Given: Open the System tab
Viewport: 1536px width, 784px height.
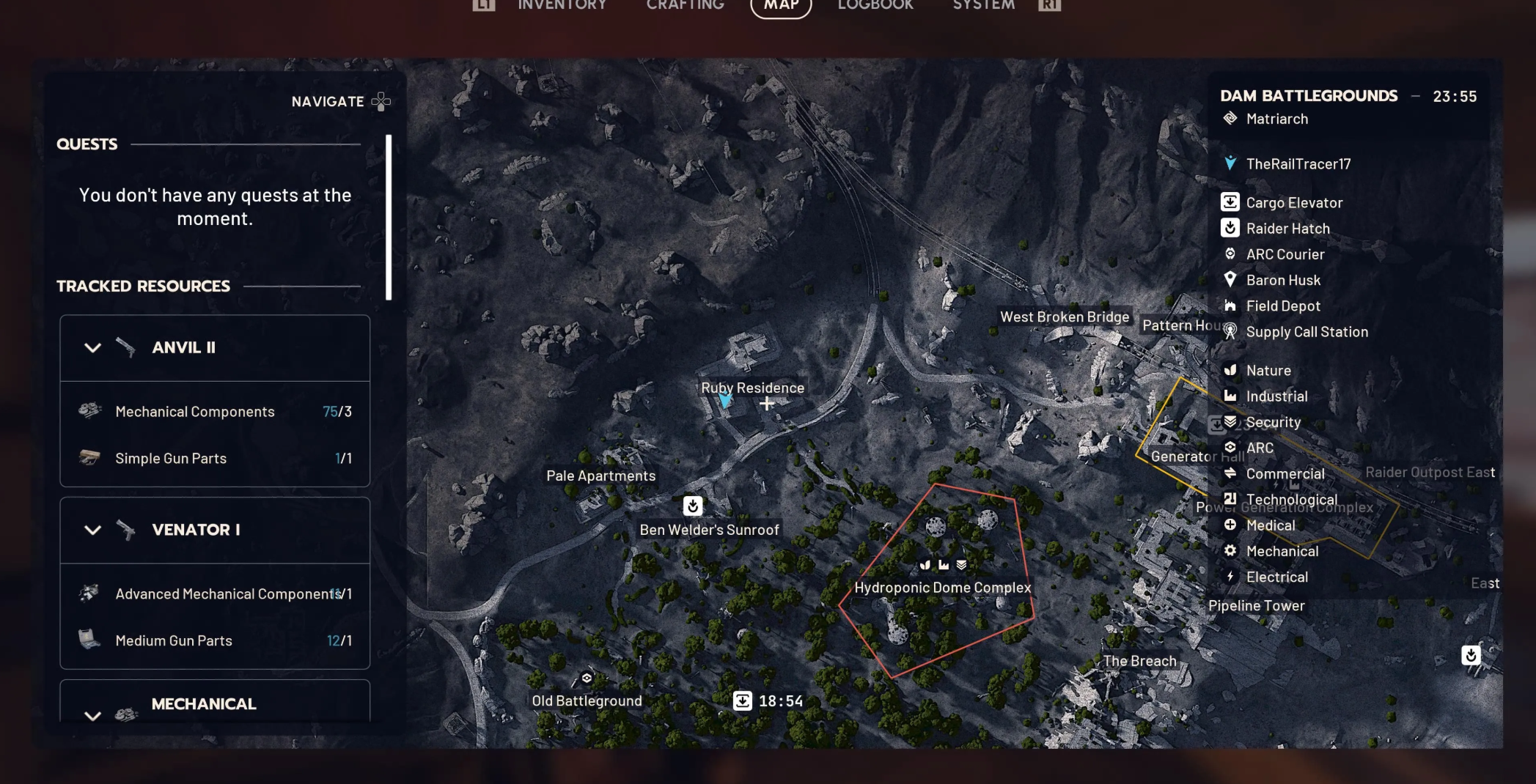Looking at the screenshot, I should tap(983, 5).
